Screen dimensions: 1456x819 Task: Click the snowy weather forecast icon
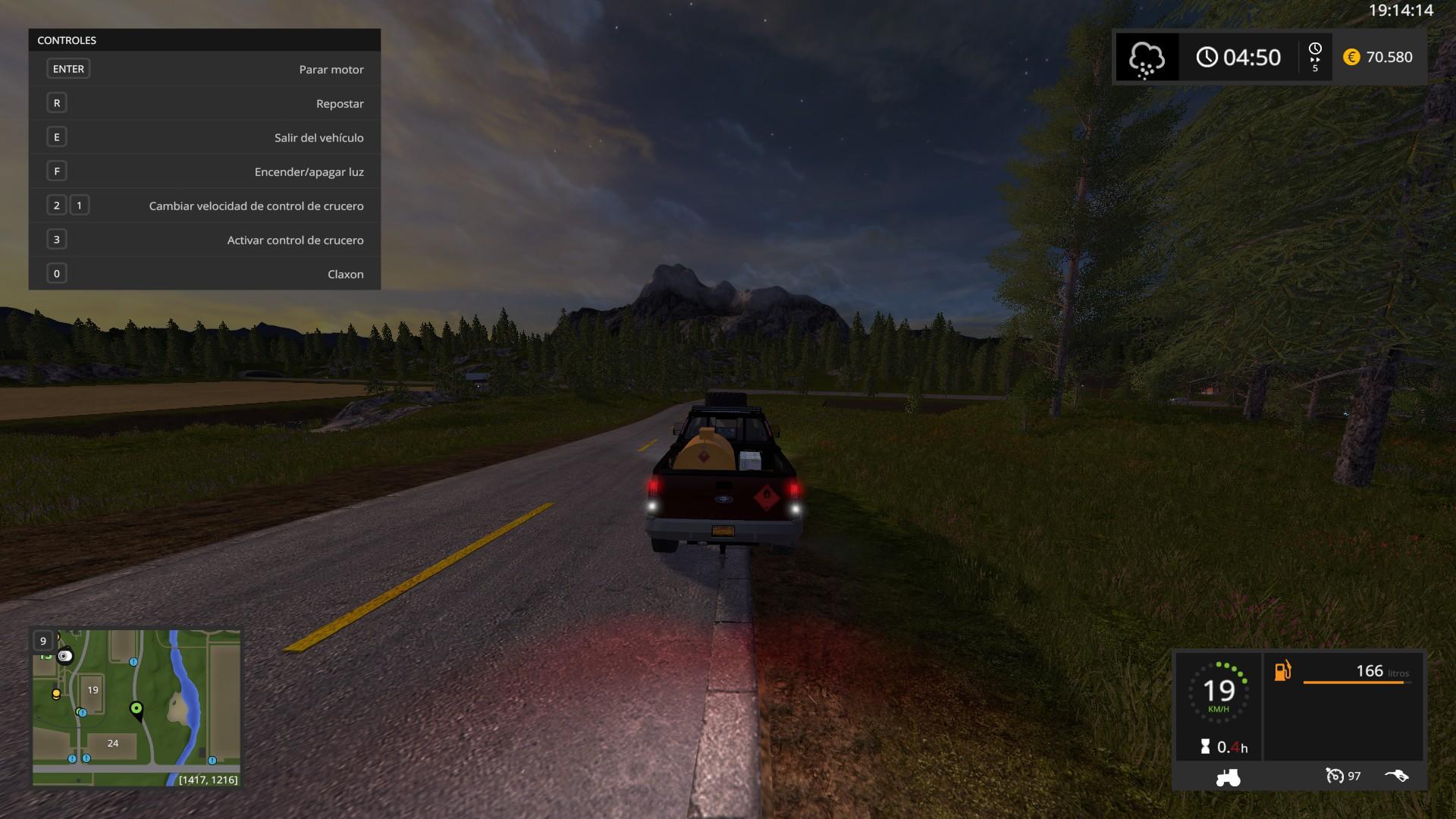coord(1146,58)
